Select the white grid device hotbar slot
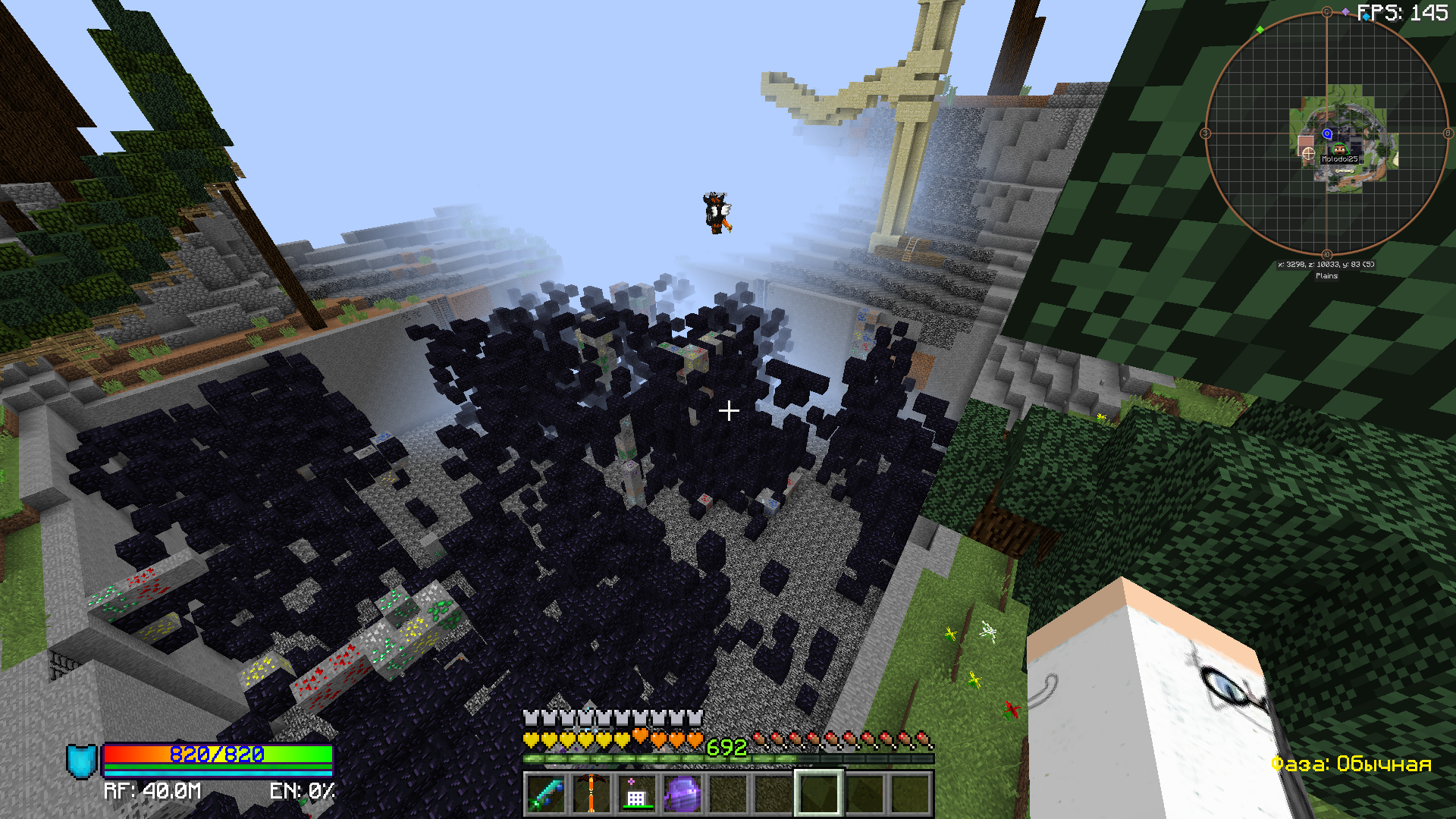 [x=636, y=793]
